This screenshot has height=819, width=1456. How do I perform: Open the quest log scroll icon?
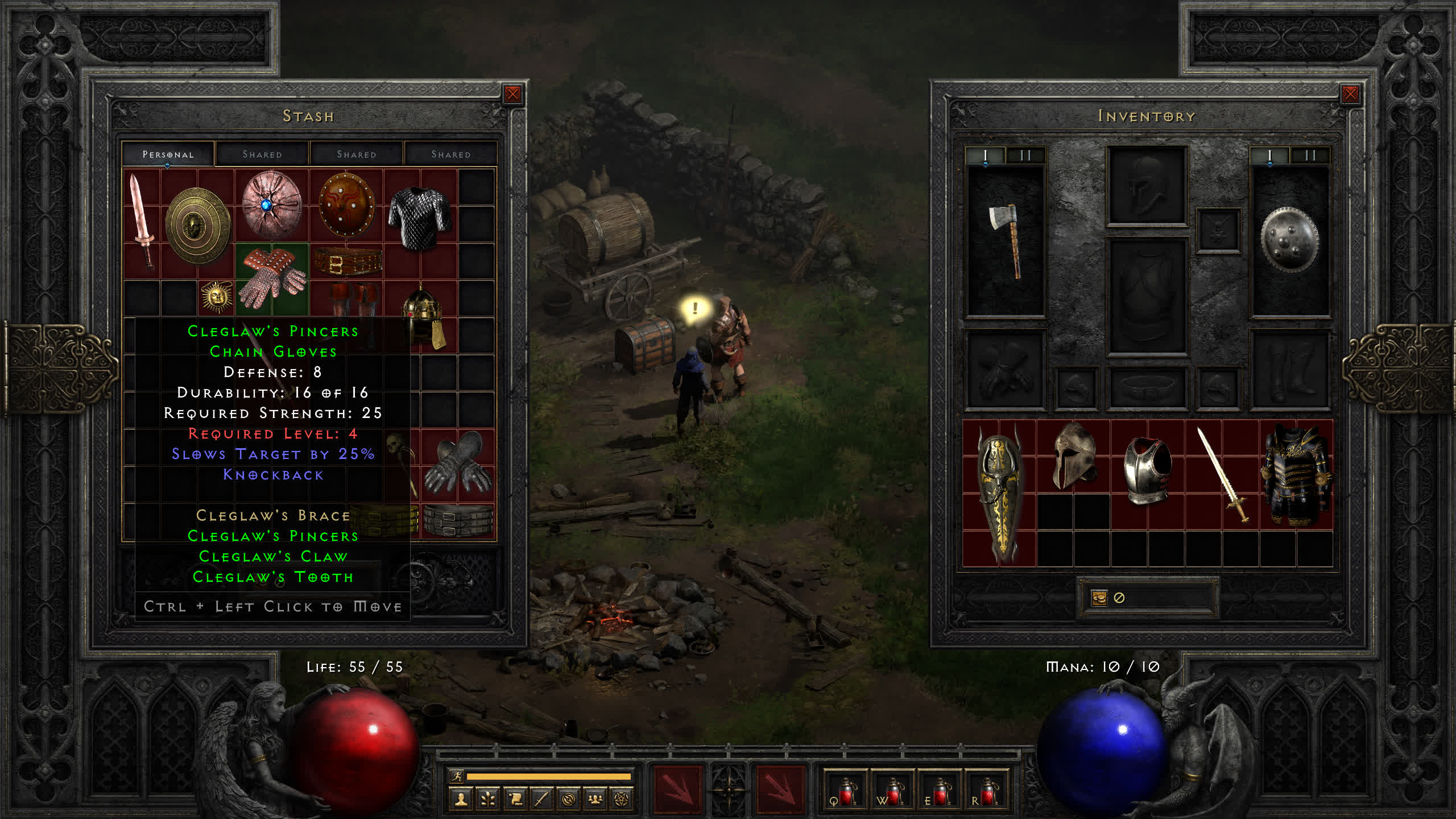pyautogui.click(x=515, y=799)
